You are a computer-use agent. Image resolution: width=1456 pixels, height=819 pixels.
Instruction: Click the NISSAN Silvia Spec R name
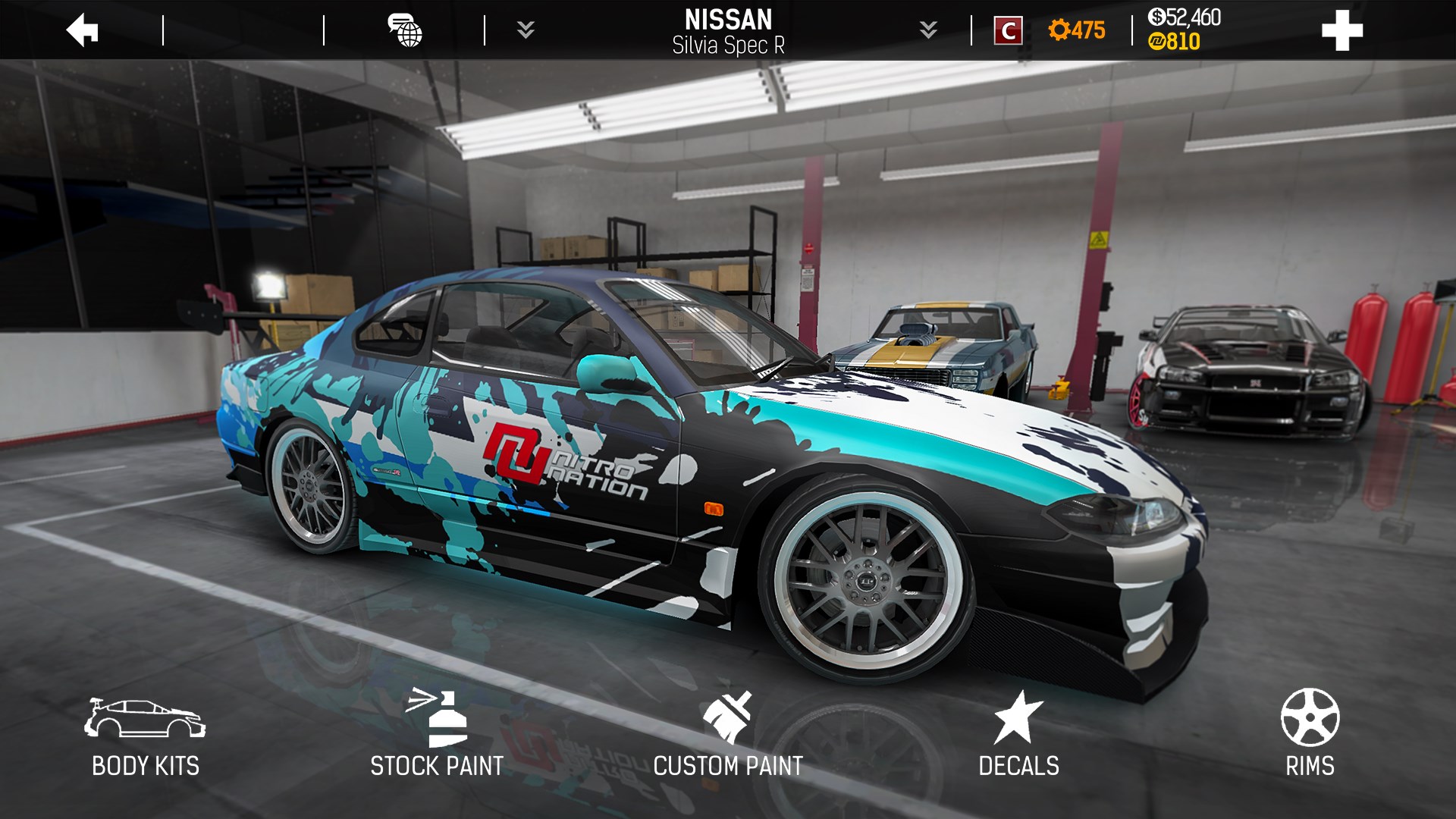(728, 30)
